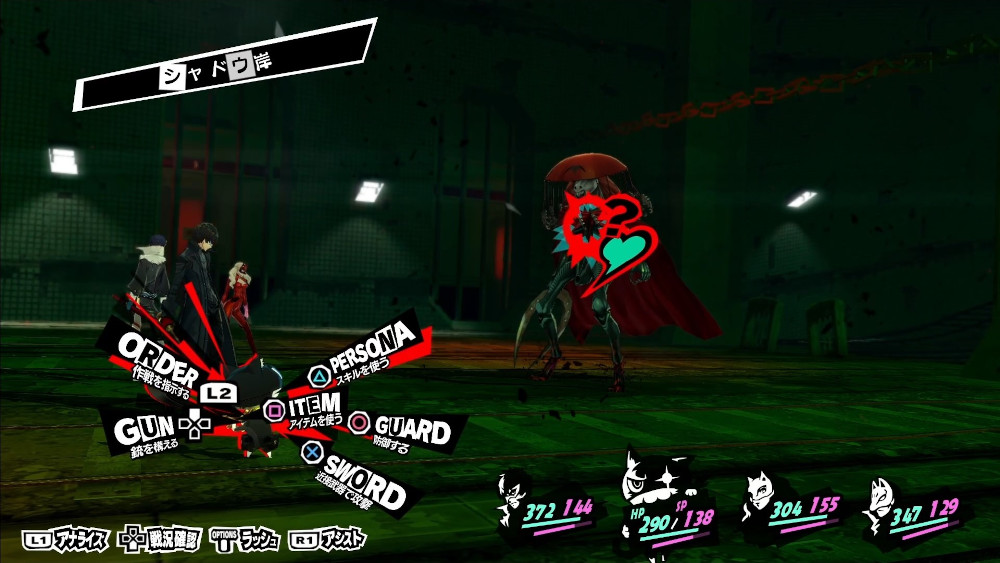Screen dimensions: 1000x563
Task: Start ラッシュ rush mode
Action: (246, 540)
